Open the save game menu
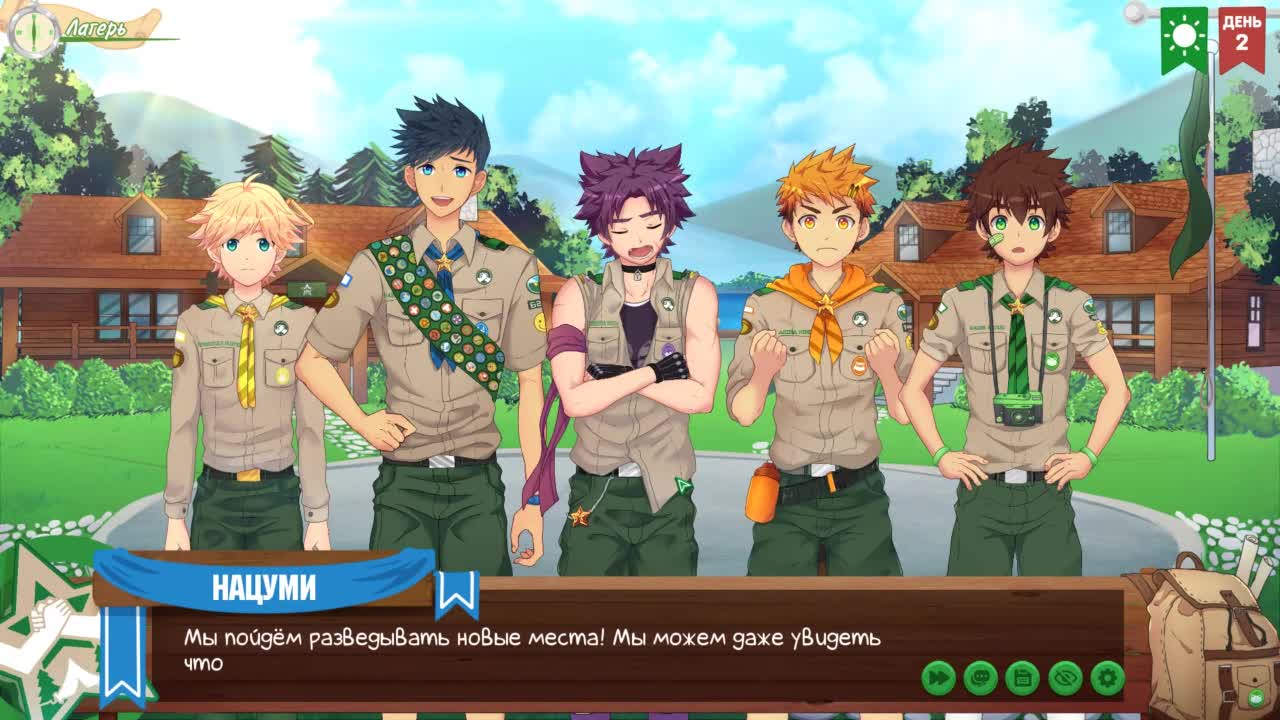 click(x=1022, y=678)
